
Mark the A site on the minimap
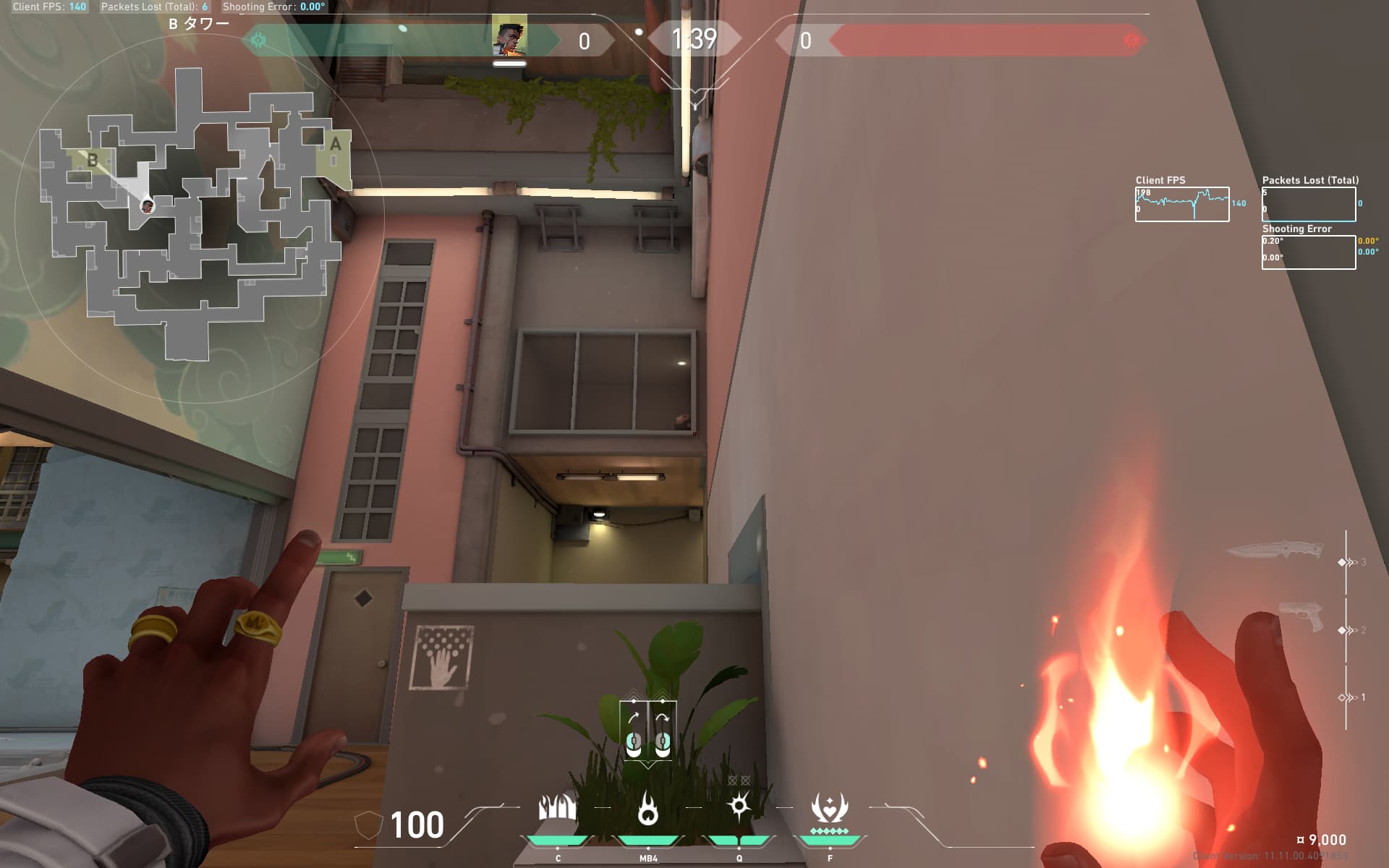click(335, 145)
